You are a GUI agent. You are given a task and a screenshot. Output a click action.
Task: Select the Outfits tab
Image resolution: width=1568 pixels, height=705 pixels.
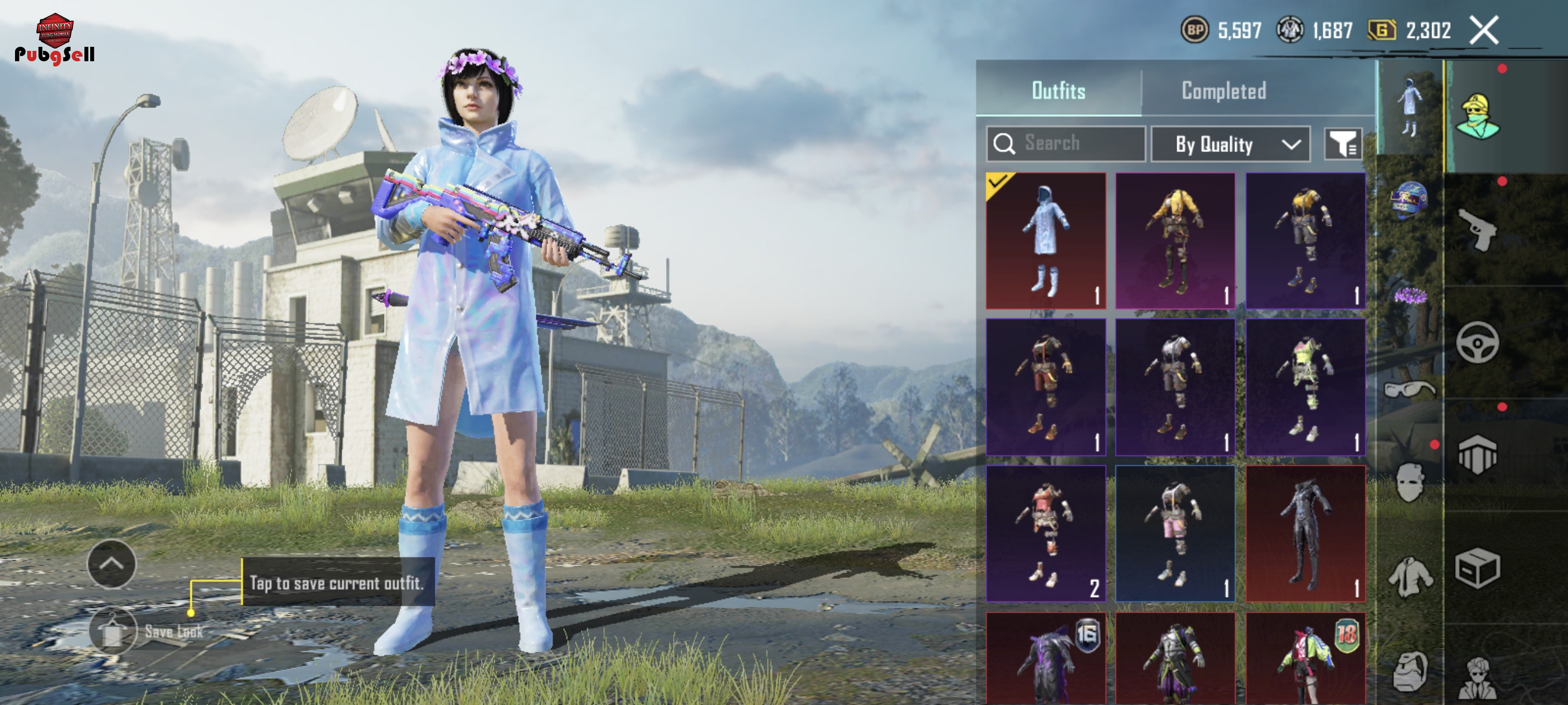click(1058, 91)
